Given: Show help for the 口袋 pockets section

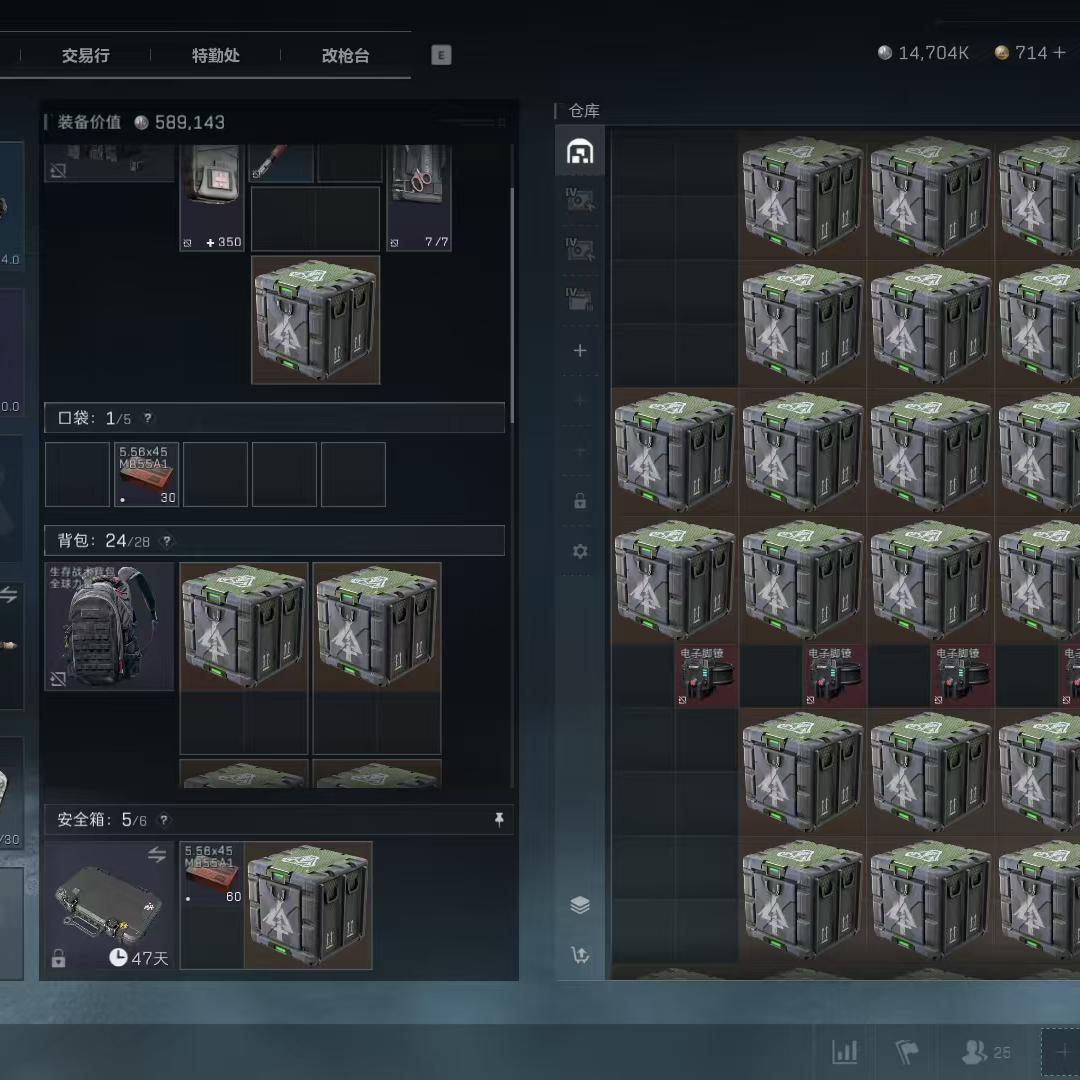Looking at the screenshot, I should tap(148, 418).
